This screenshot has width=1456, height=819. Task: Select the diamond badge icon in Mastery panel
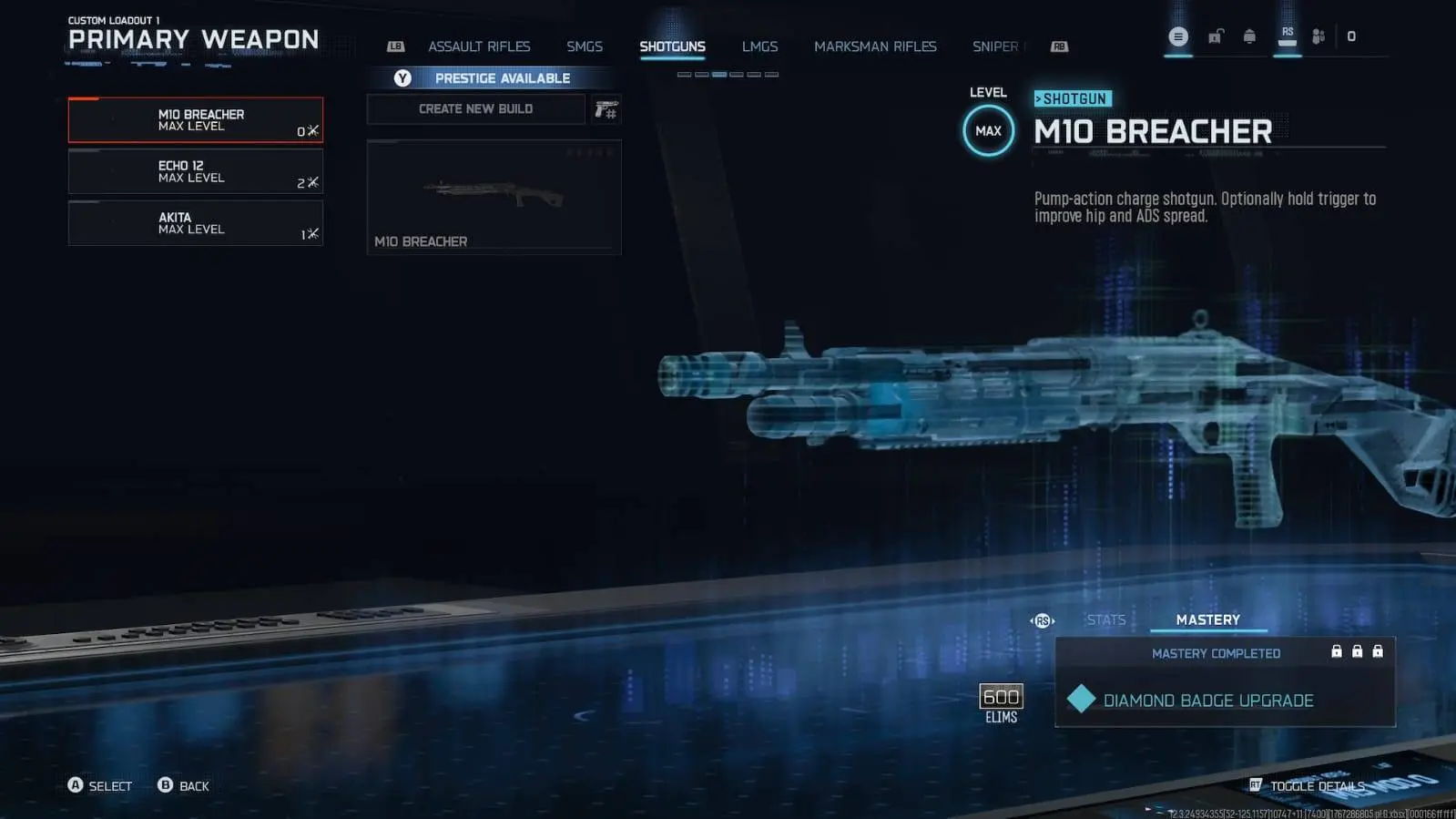pos(1081,700)
